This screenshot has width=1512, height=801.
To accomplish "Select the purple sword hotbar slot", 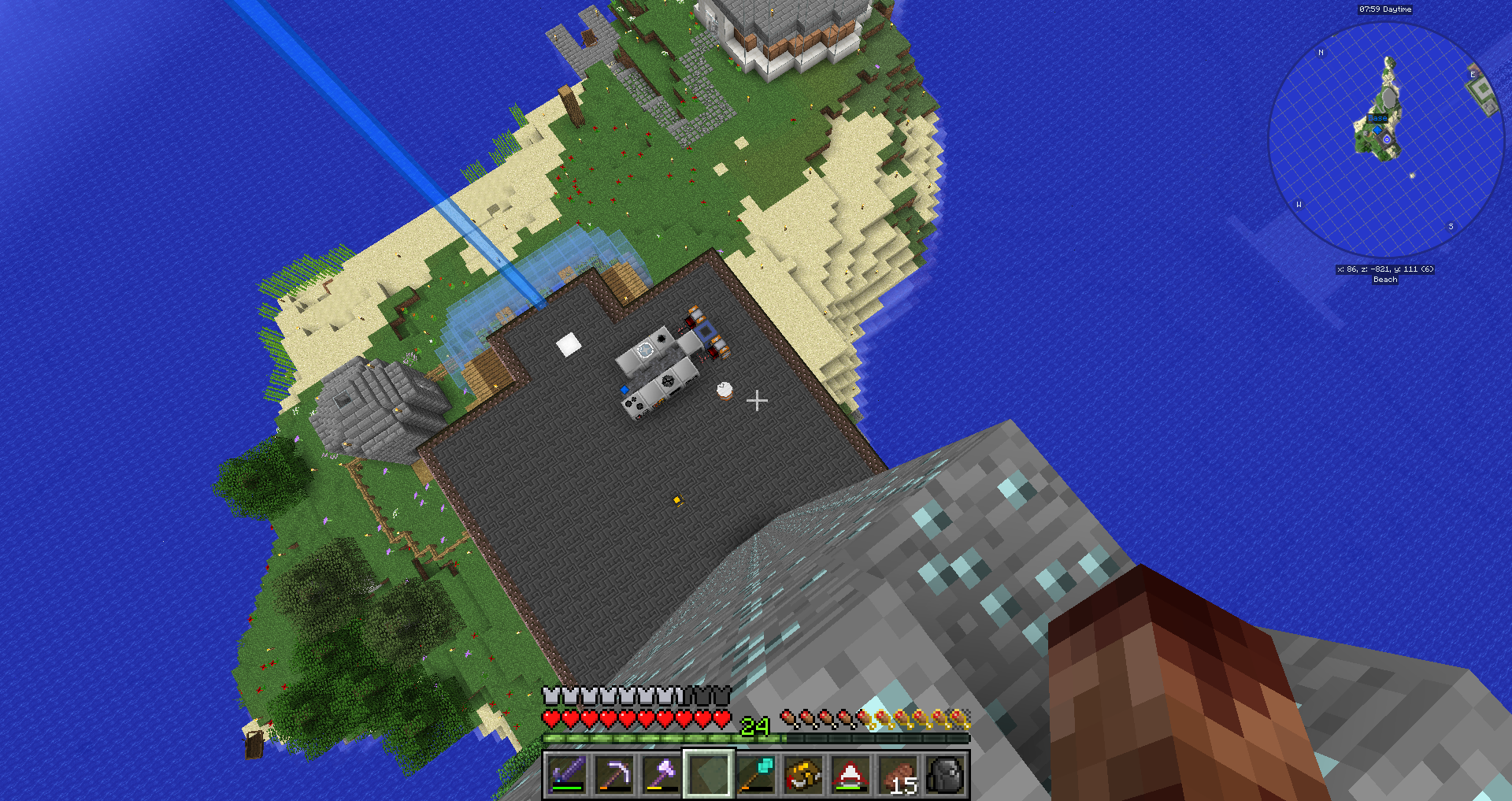I will click(567, 774).
